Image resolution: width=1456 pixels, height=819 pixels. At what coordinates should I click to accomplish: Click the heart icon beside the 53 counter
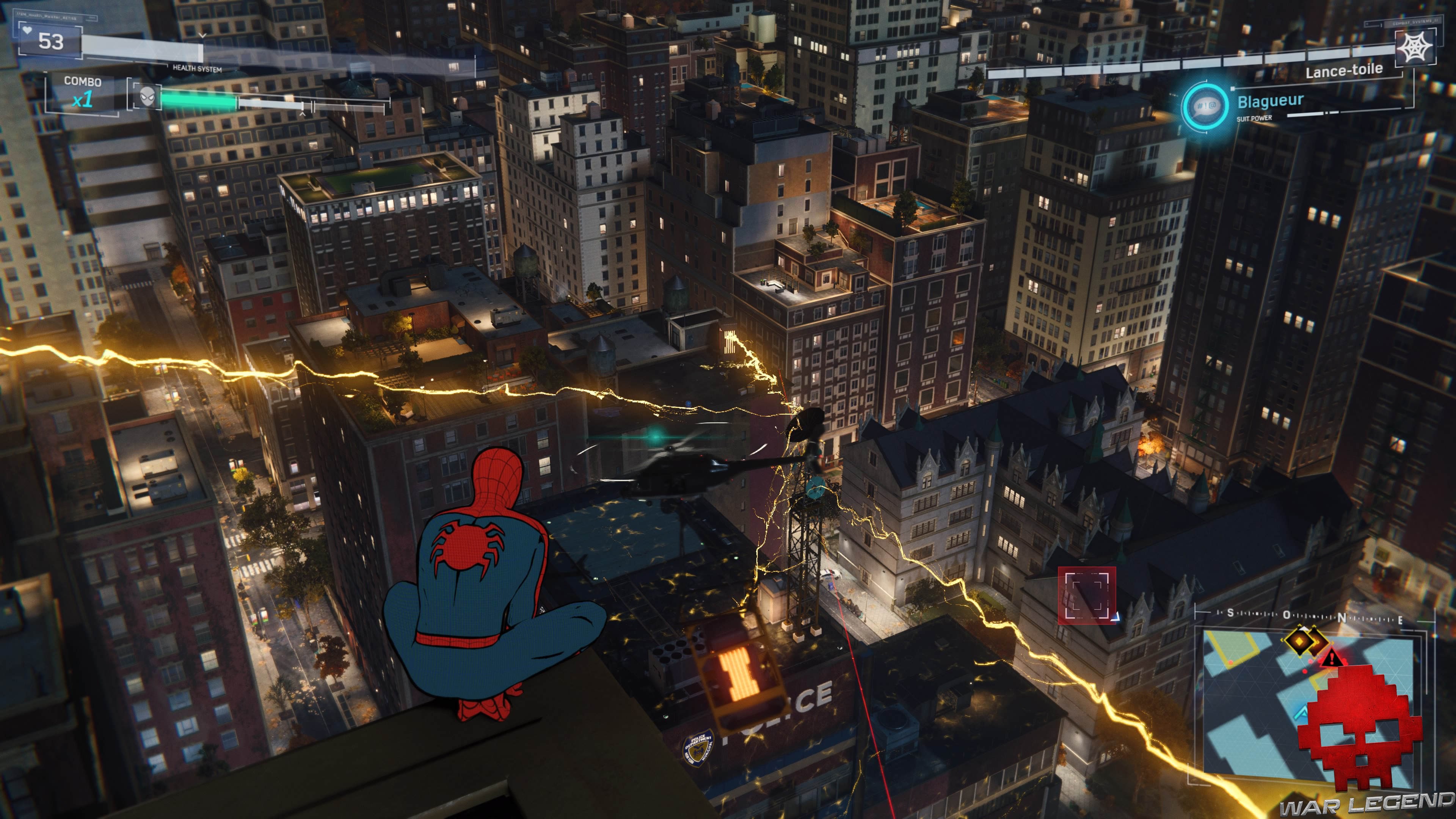coord(28,30)
